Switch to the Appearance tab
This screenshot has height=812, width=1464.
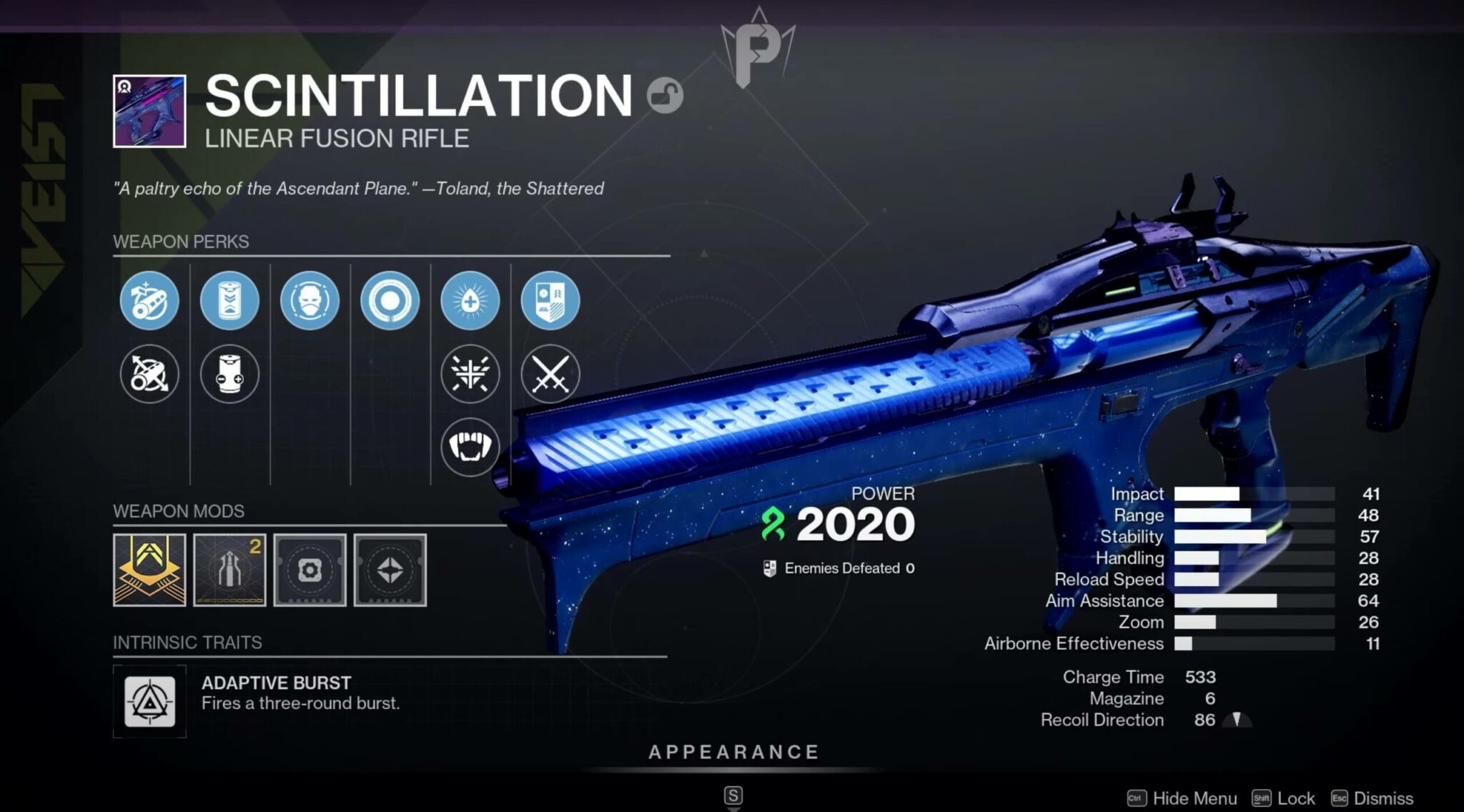(732, 752)
